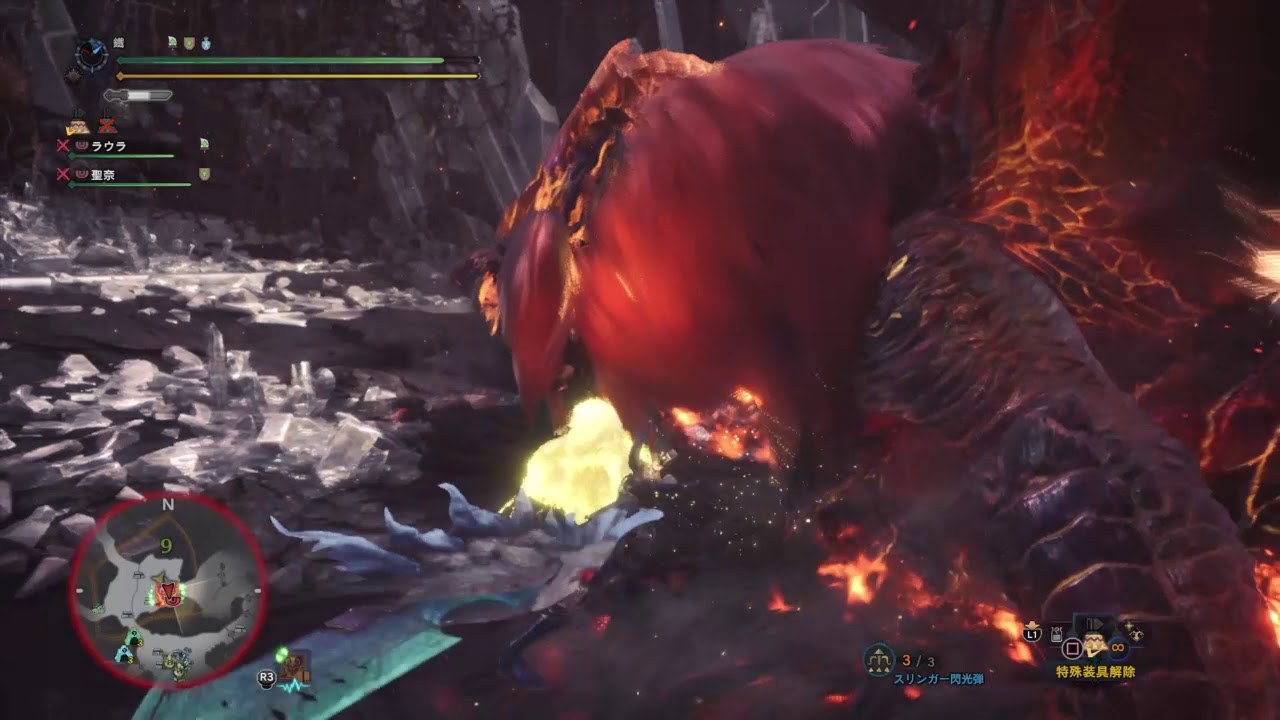1280x720 pixels.
Task: Click the zone number 9 label
Action: 168,545
